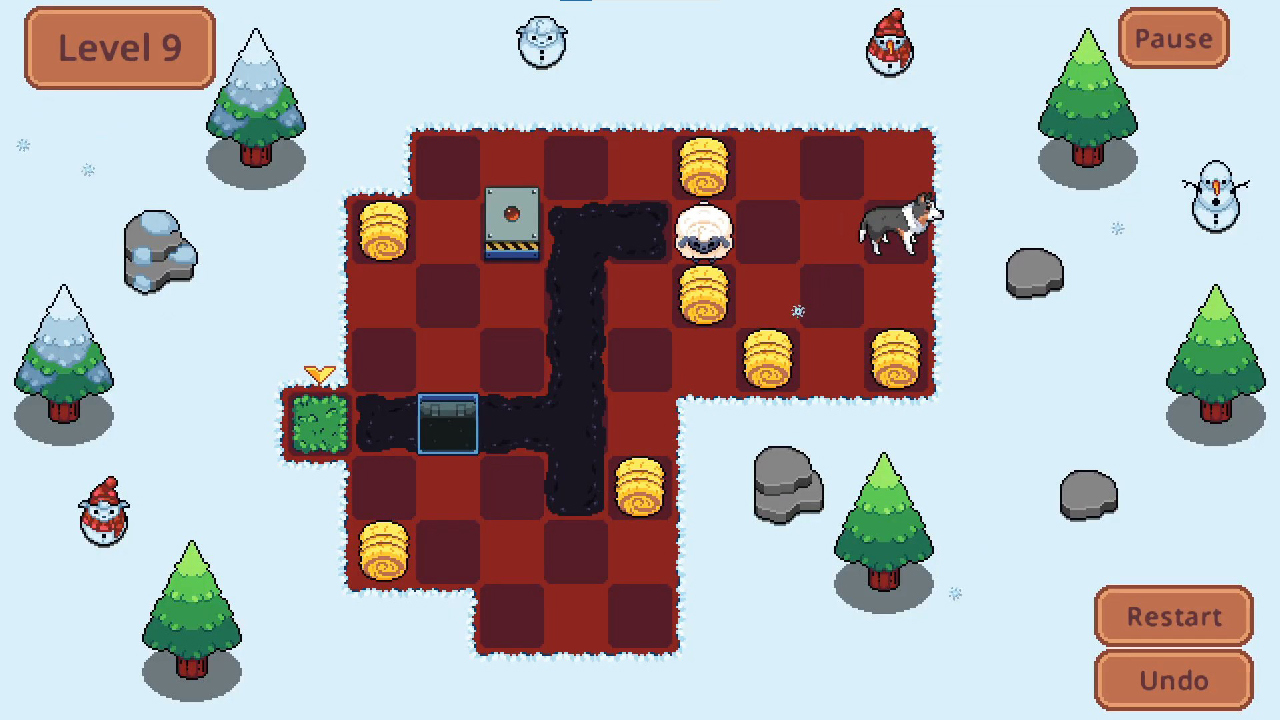The height and width of the screenshot is (720, 1280).
Task: Select the green bush entrance tile
Action: pos(318,425)
